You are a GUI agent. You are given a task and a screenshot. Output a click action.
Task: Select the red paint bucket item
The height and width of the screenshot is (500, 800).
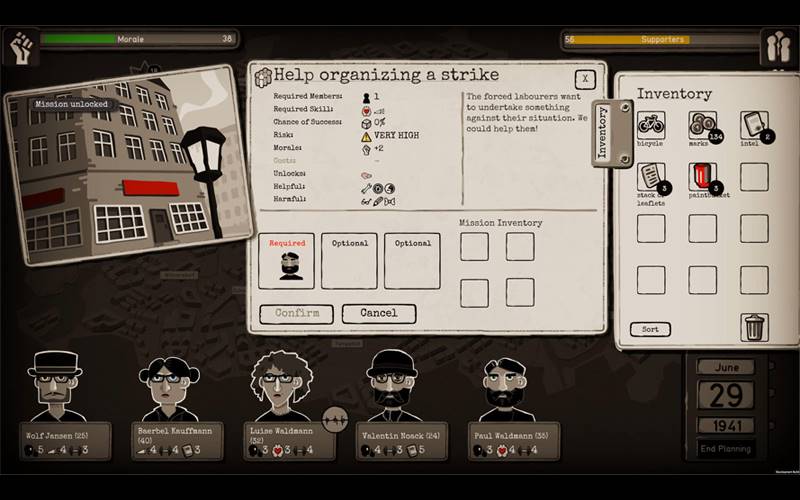click(x=702, y=177)
